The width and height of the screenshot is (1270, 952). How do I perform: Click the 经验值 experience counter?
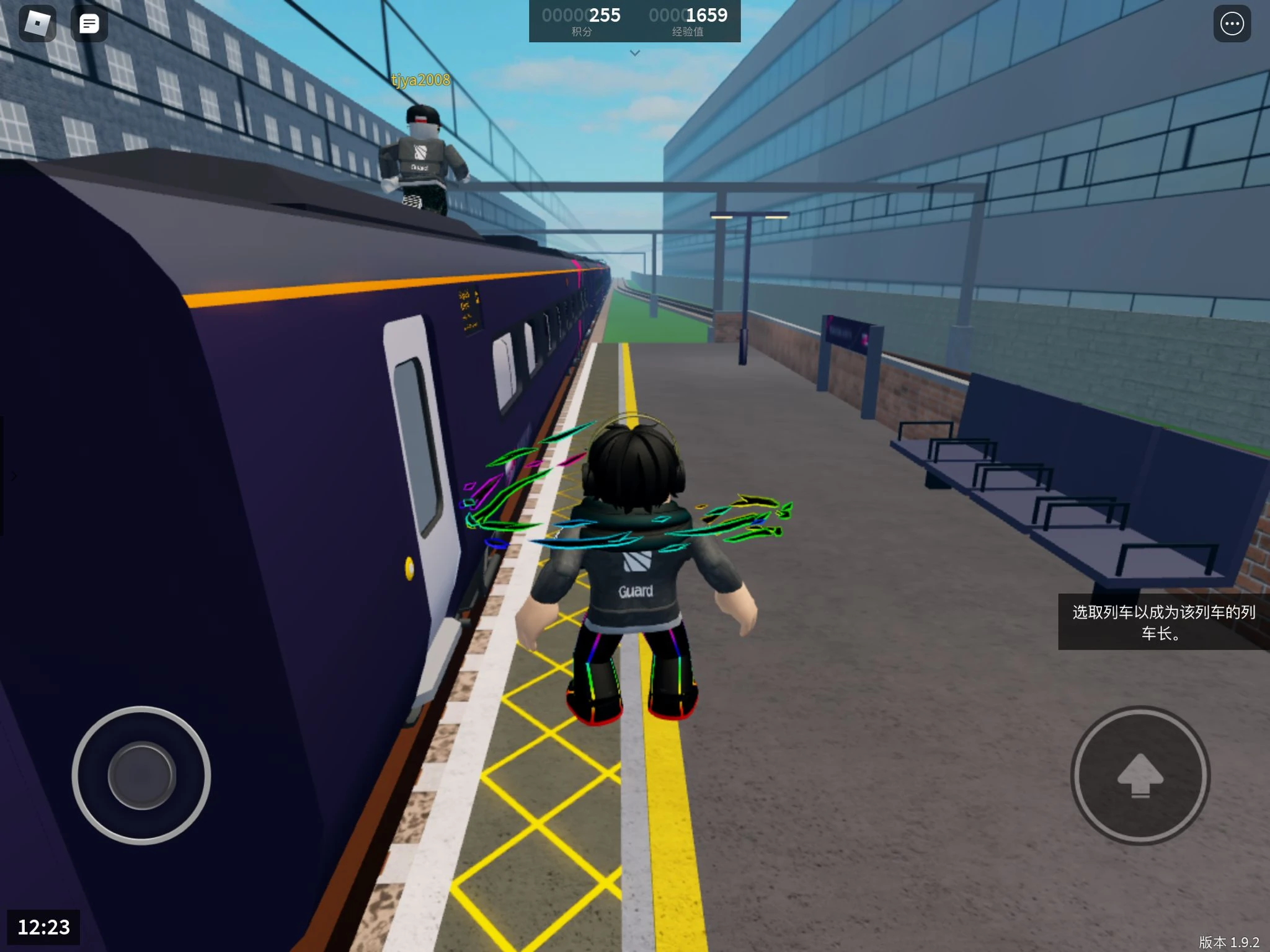688,20
